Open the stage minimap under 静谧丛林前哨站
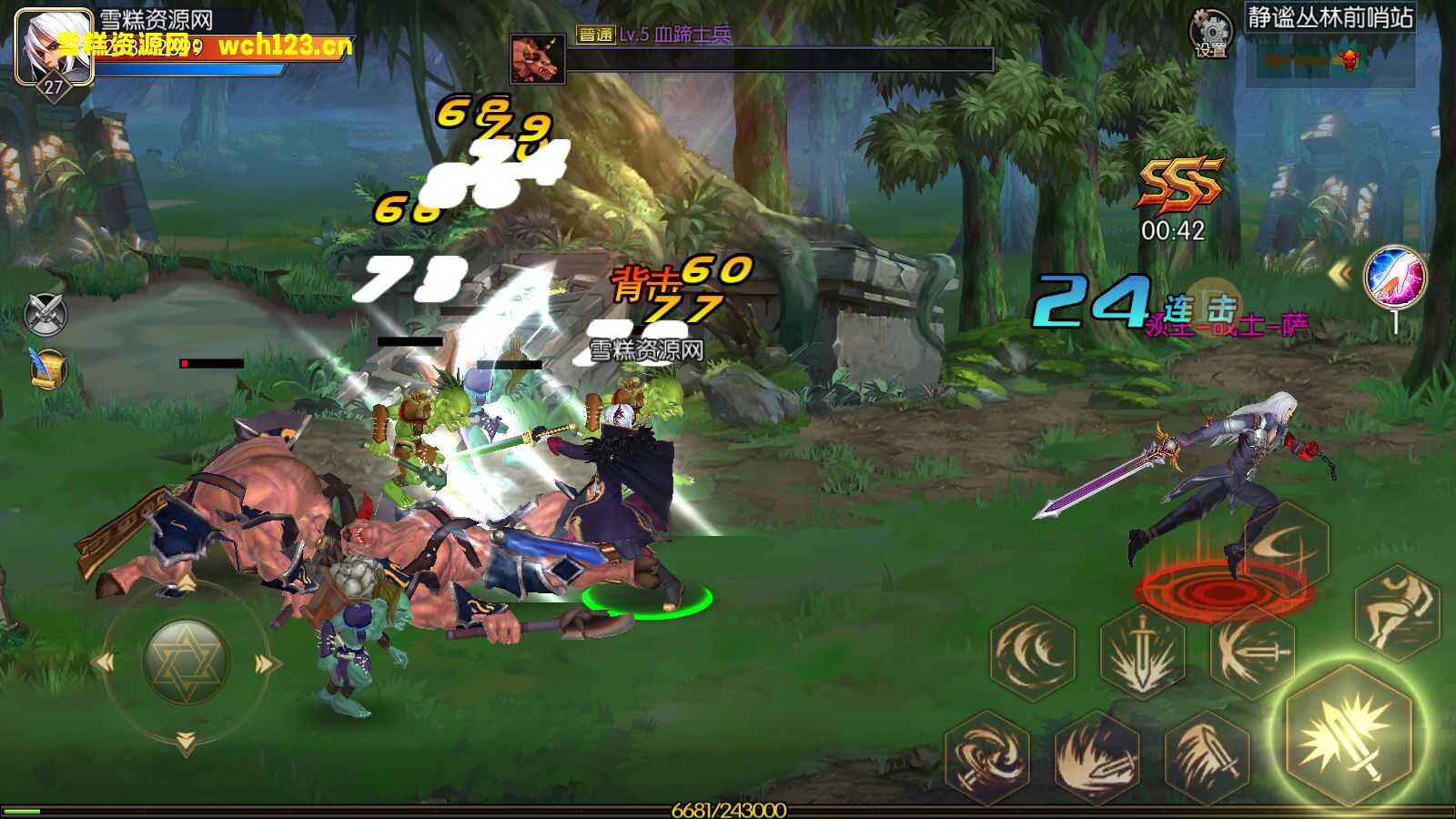 pos(1329,60)
